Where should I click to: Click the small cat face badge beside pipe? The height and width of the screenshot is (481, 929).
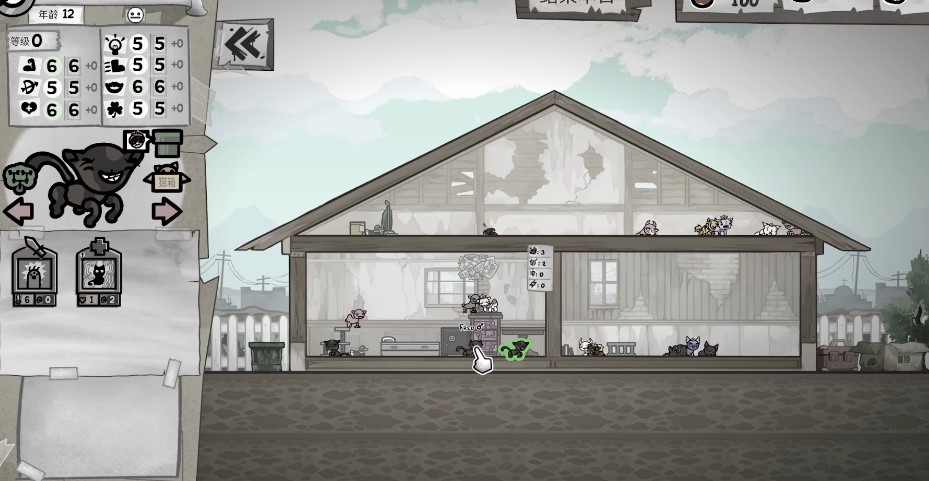(x=137, y=141)
